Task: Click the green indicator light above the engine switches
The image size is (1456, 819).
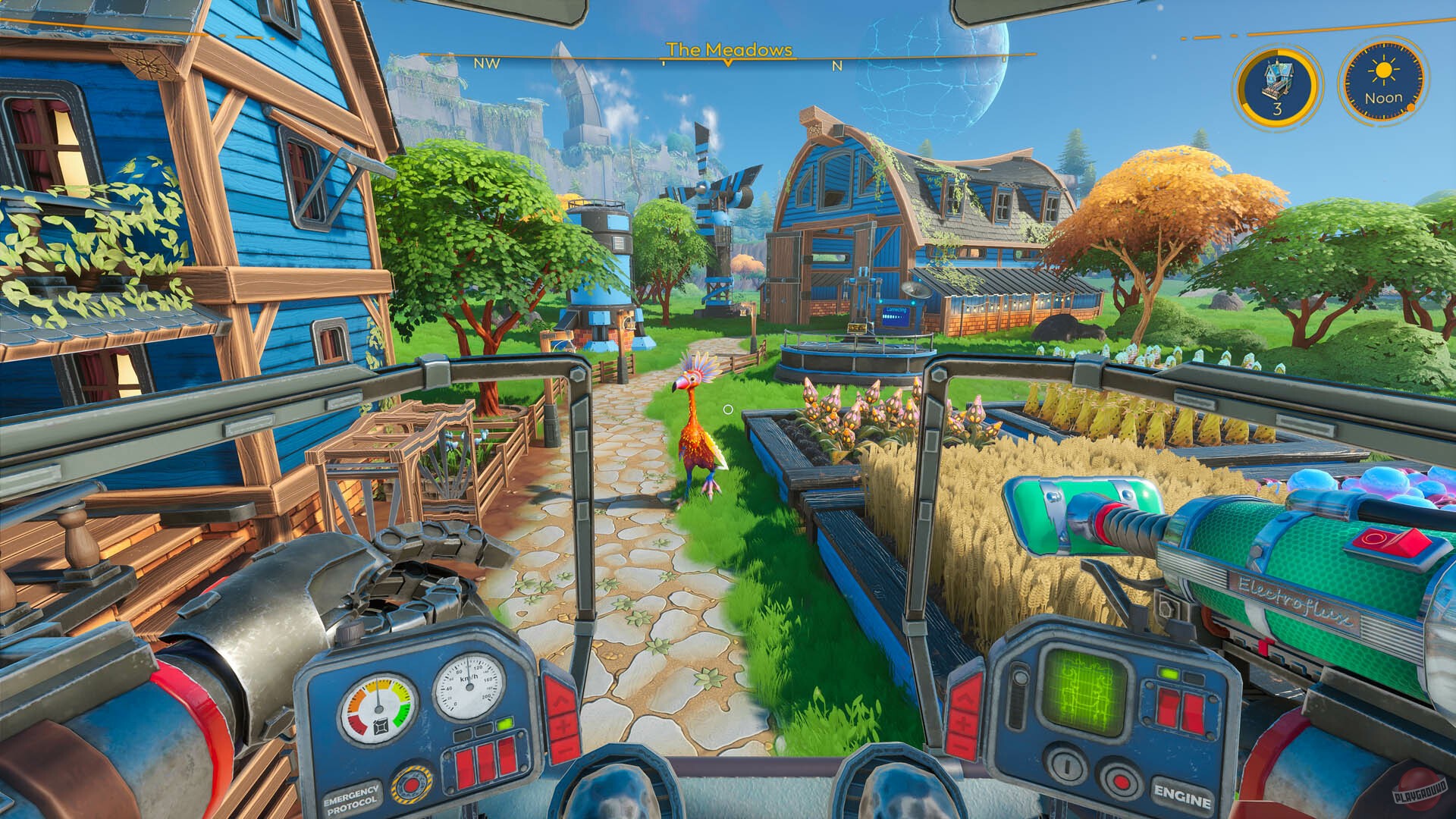Action: point(1169,674)
